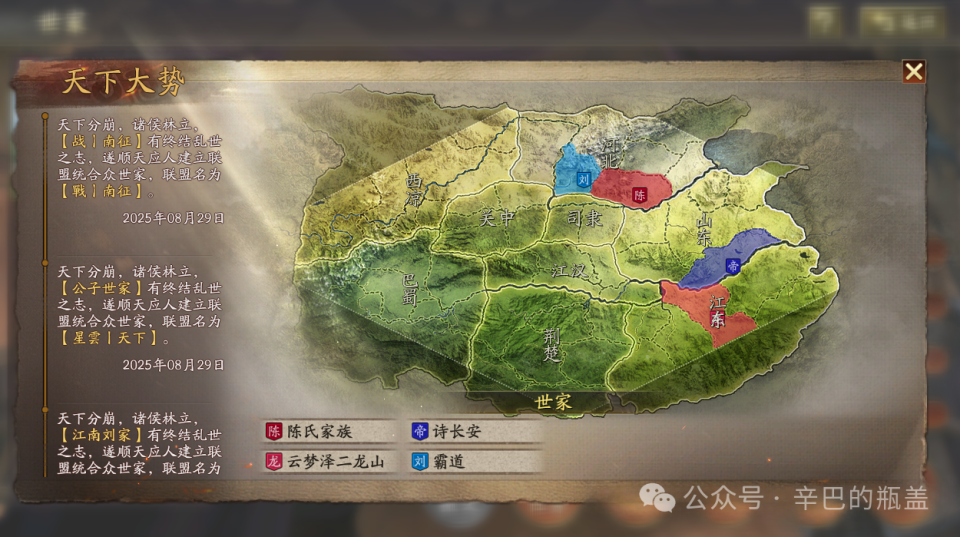The image size is (960, 537).
Task: Select the red 陈 marker on the map
Action: [x=640, y=195]
